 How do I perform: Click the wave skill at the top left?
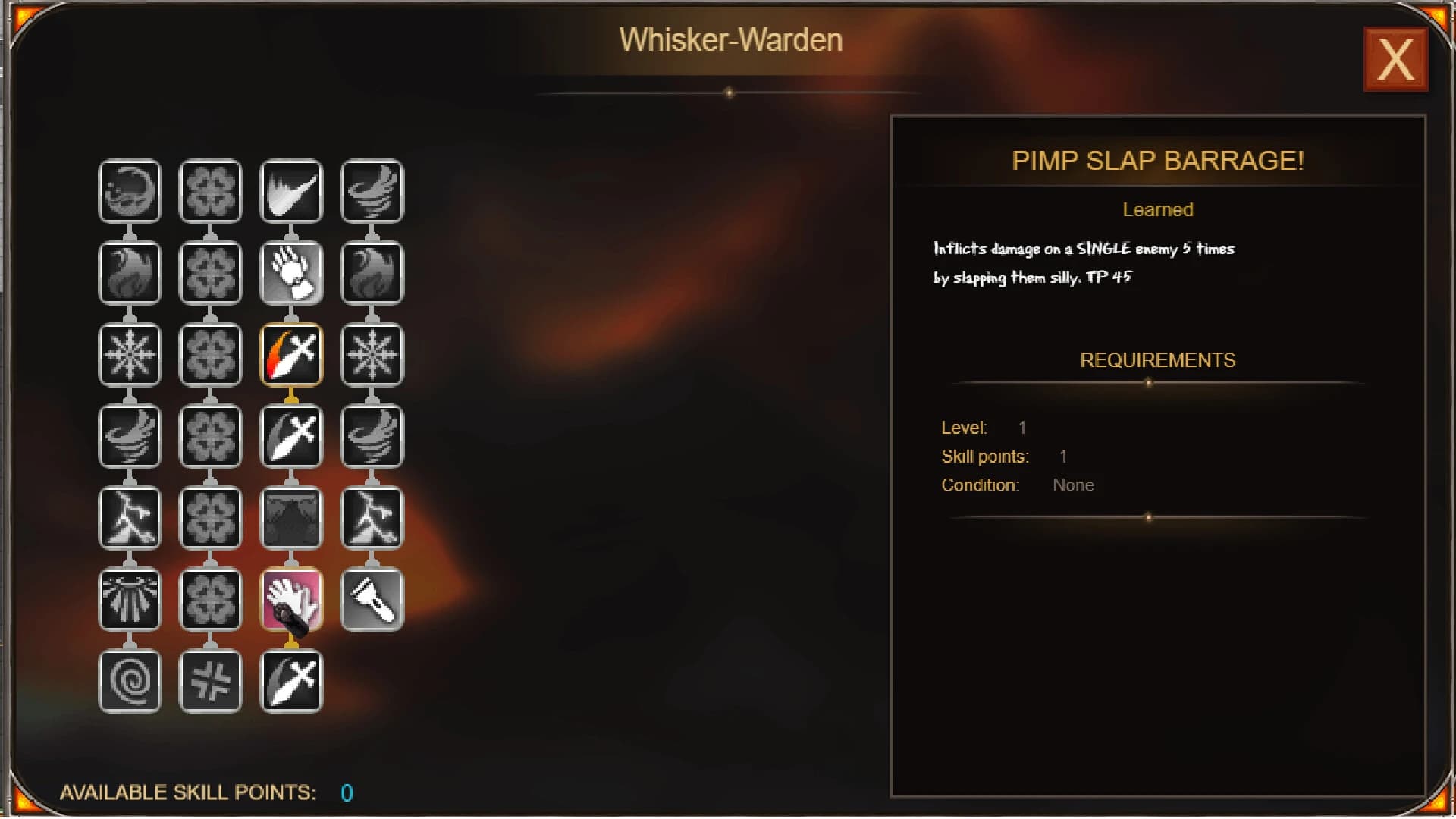click(x=130, y=191)
